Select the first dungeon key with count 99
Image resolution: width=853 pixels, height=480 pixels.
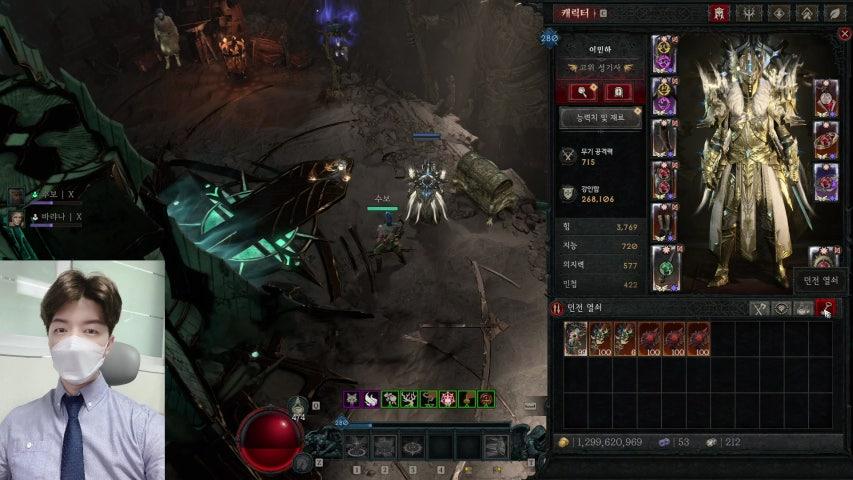tap(576, 339)
